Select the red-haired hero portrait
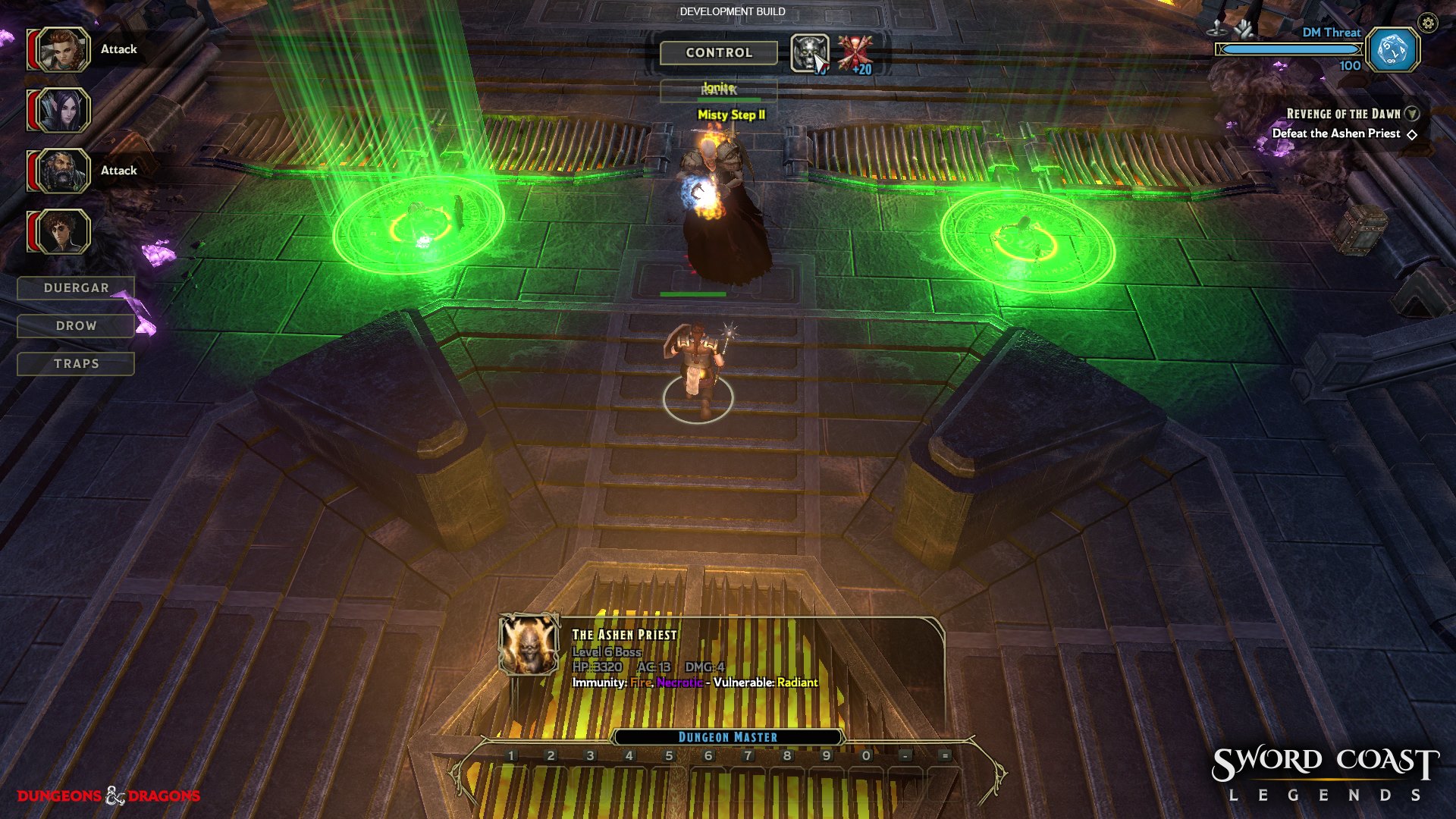1456x819 pixels. click(x=62, y=50)
